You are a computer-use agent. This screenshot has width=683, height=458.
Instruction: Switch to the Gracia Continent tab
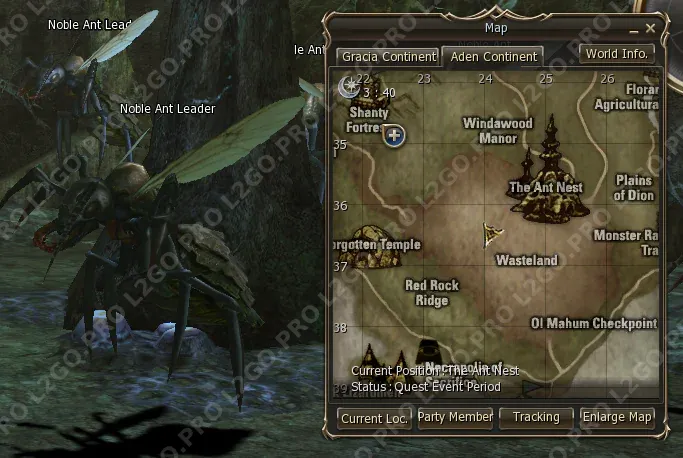click(x=387, y=56)
